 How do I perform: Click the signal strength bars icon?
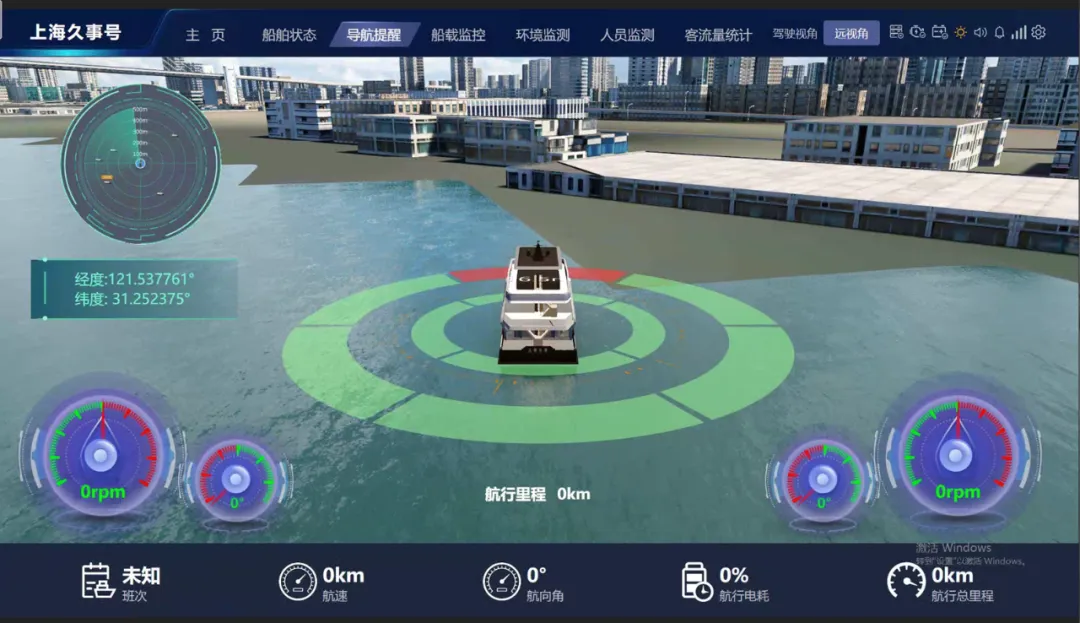coord(1019,32)
